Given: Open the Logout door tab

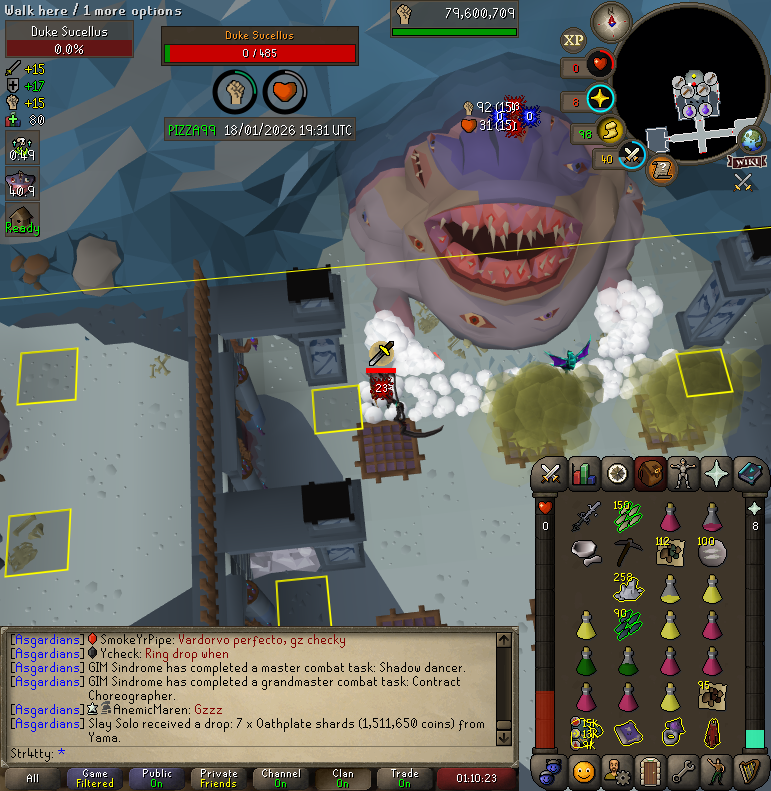Looking at the screenshot, I should [x=650, y=772].
